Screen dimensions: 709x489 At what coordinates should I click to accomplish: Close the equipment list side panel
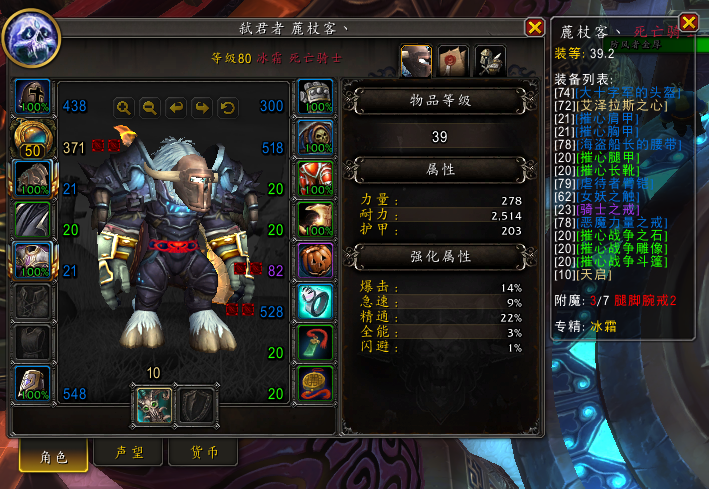point(689,22)
